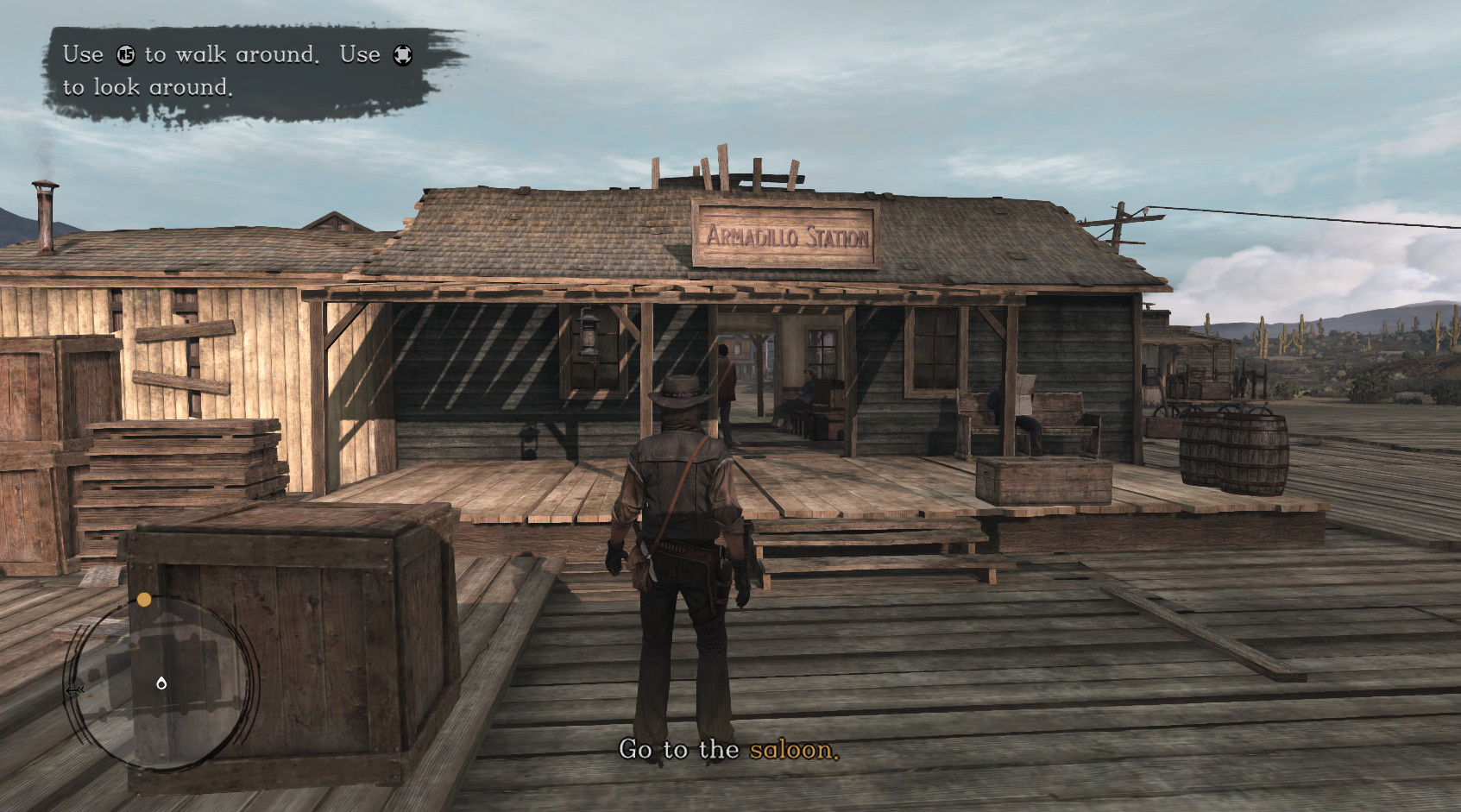Image resolution: width=1461 pixels, height=812 pixels.
Task: Click the double-arrow marker on the minimap edge
Action: (75, 690)
